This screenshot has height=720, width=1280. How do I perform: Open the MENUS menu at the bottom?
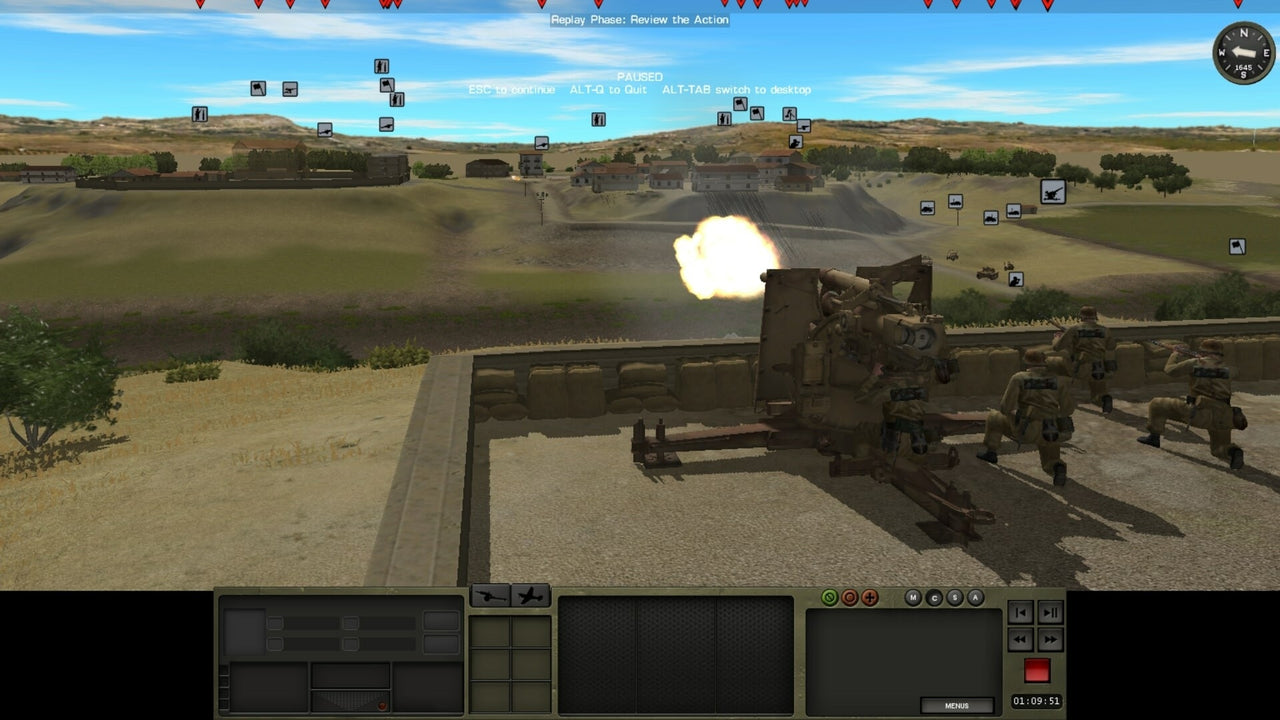pos(956,705)
